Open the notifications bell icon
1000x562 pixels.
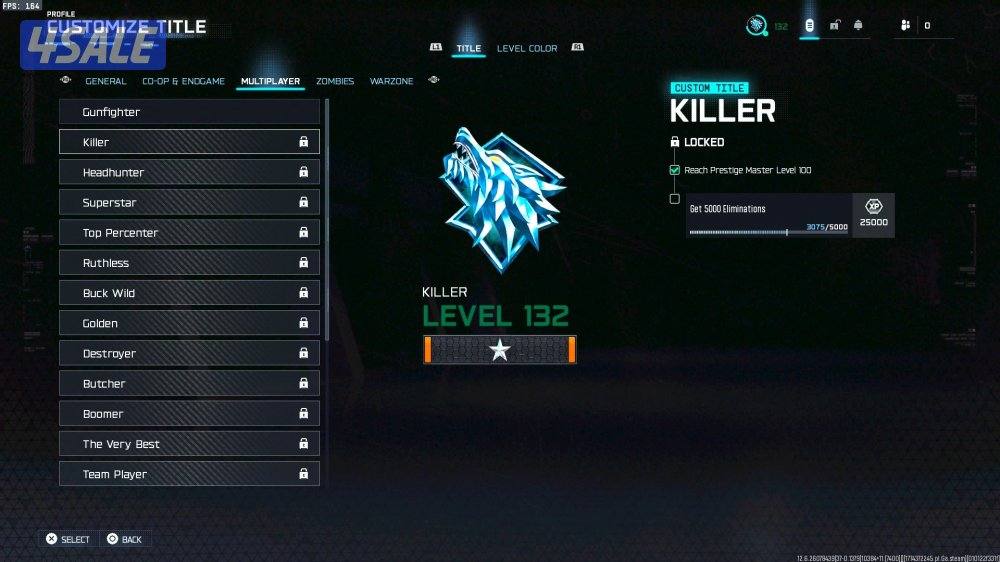click(858, 25)
